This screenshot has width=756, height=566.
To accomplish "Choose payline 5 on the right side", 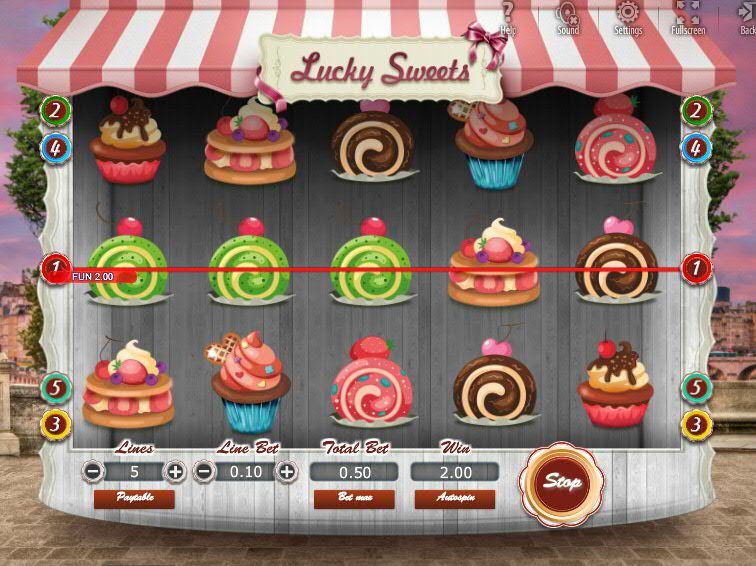I will click(x=696, y=387).
